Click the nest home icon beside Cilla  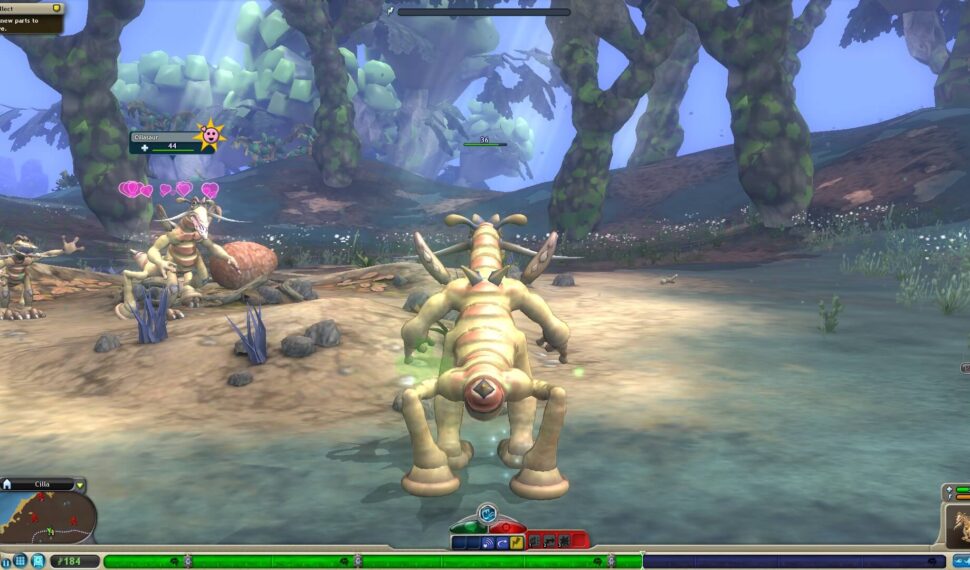pos(7,485)
